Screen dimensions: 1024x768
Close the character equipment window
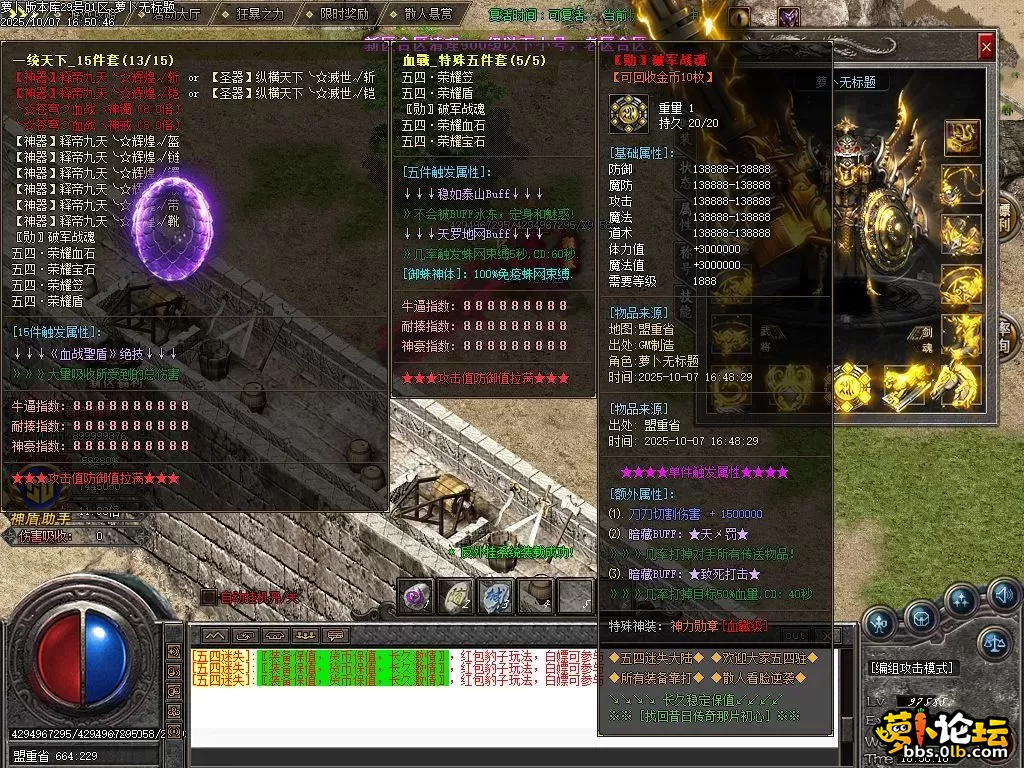(986, 45)
